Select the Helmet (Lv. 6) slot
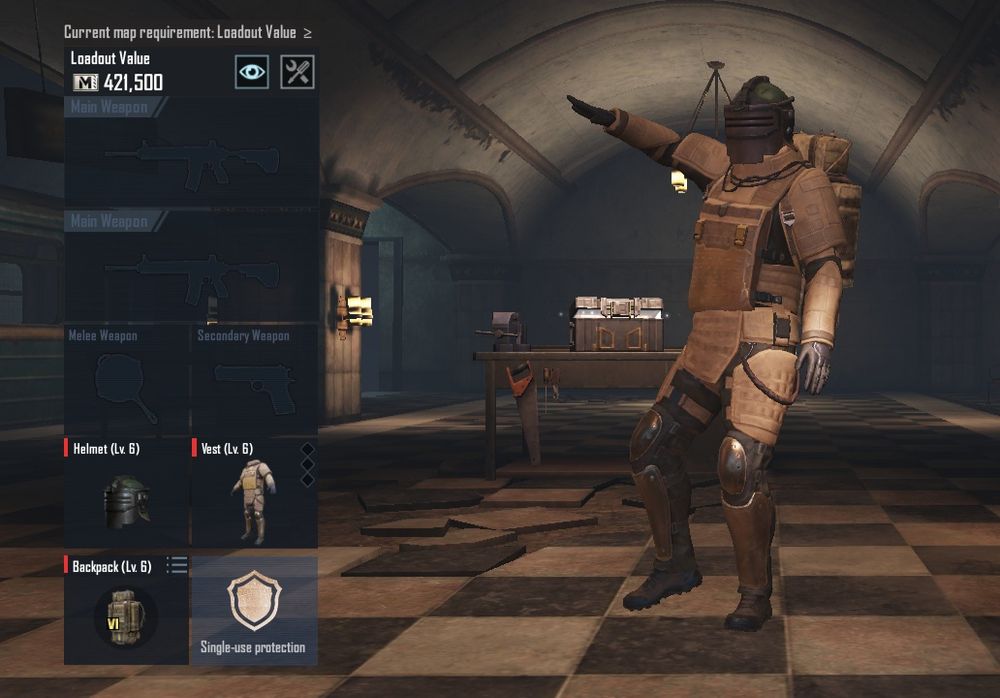The height and width of the screenshot is (698, 1000). pos(127,493)
